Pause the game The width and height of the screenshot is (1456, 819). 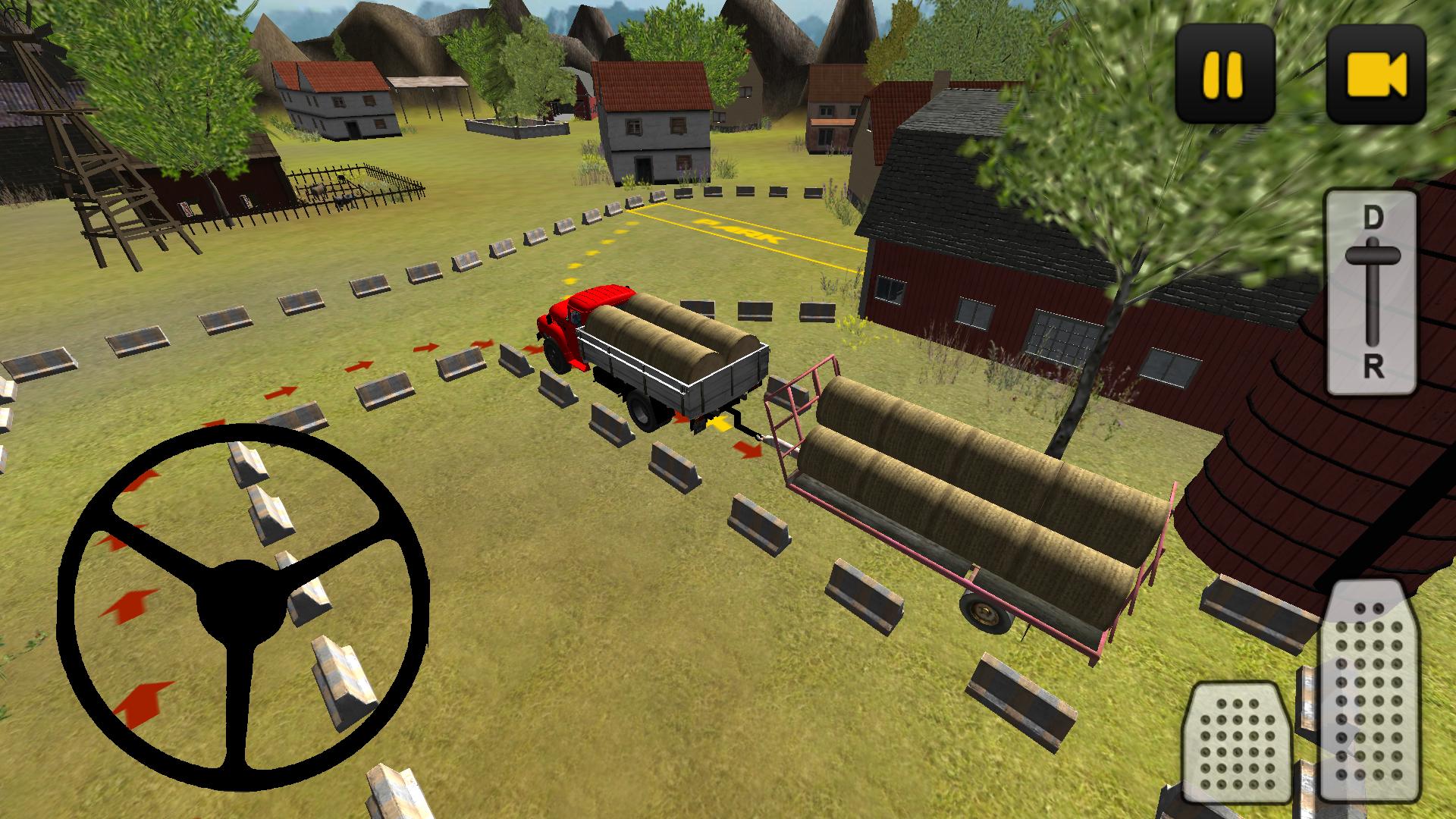pos(1222,72)
